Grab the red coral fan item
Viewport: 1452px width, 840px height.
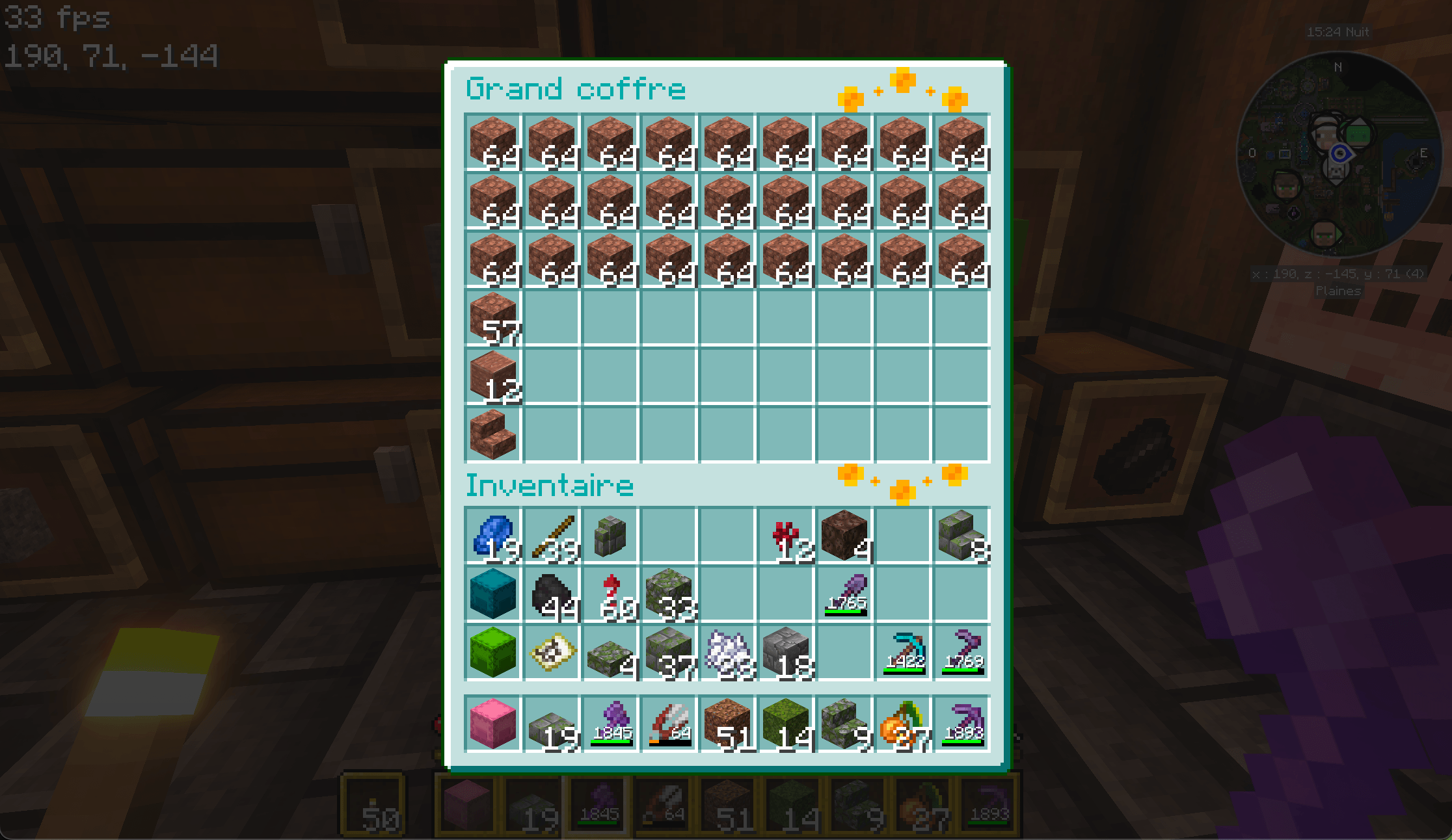pos(786,536)
